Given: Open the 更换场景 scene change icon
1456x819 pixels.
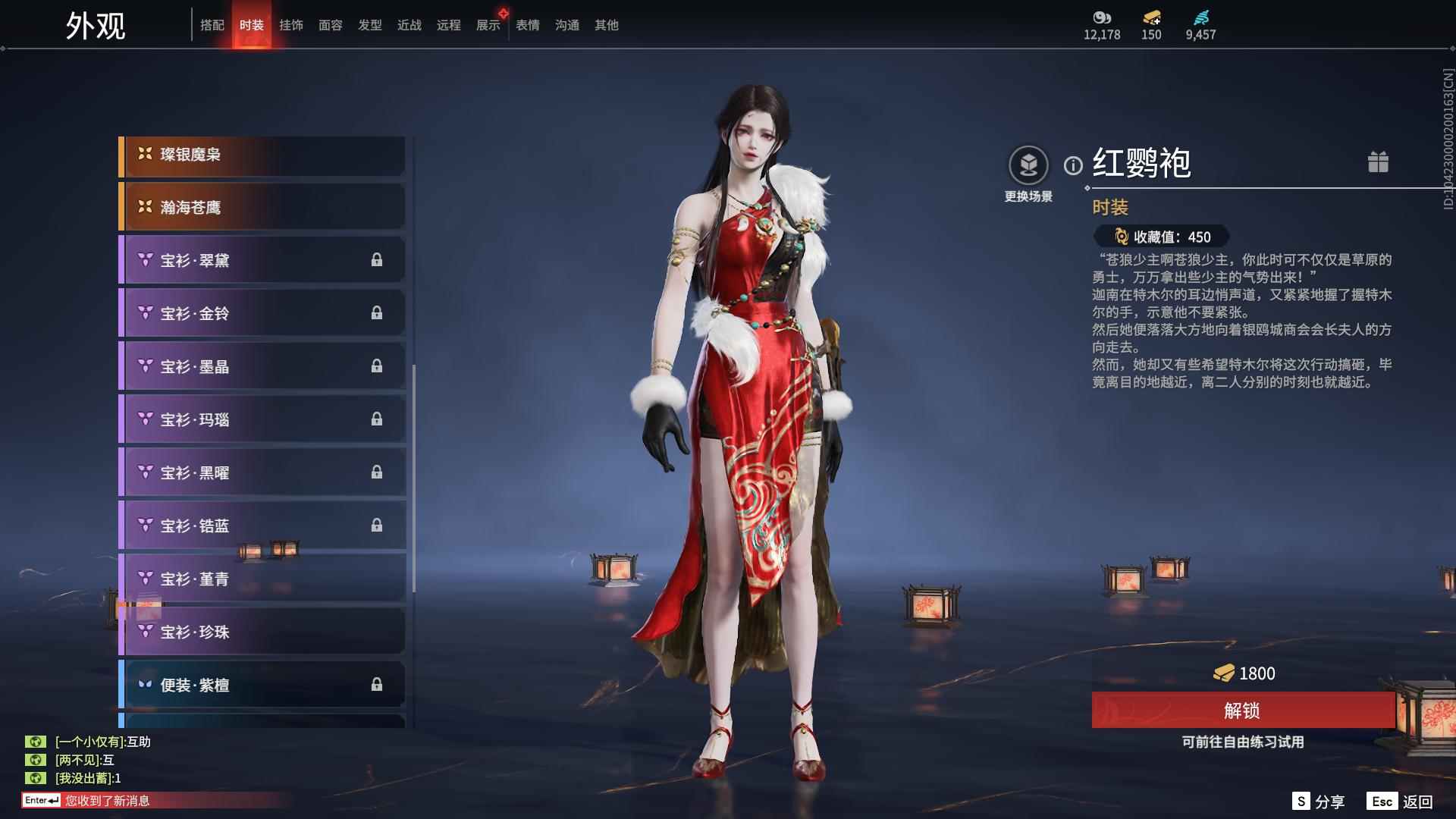Looking at the screenshot, I should [x=1028, y=162].
